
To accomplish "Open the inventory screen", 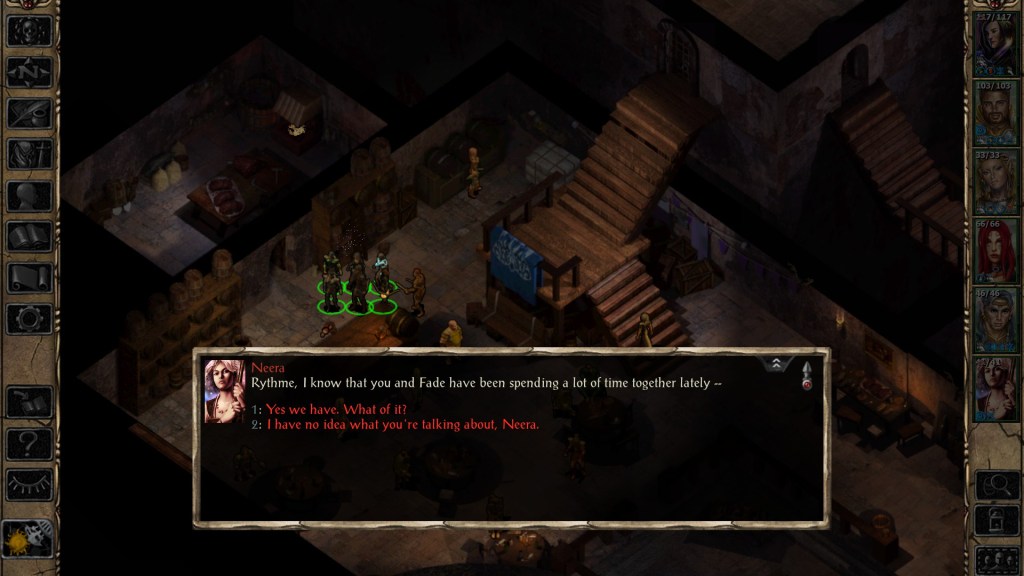I will [x=30, y=155].
